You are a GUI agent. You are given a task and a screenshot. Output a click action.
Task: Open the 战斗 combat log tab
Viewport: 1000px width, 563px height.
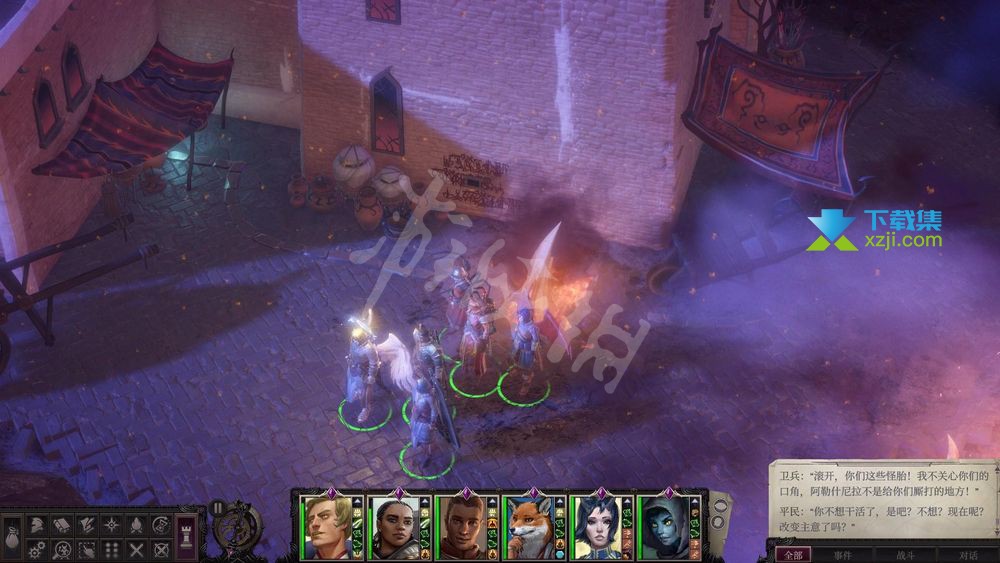click(906, 555)
